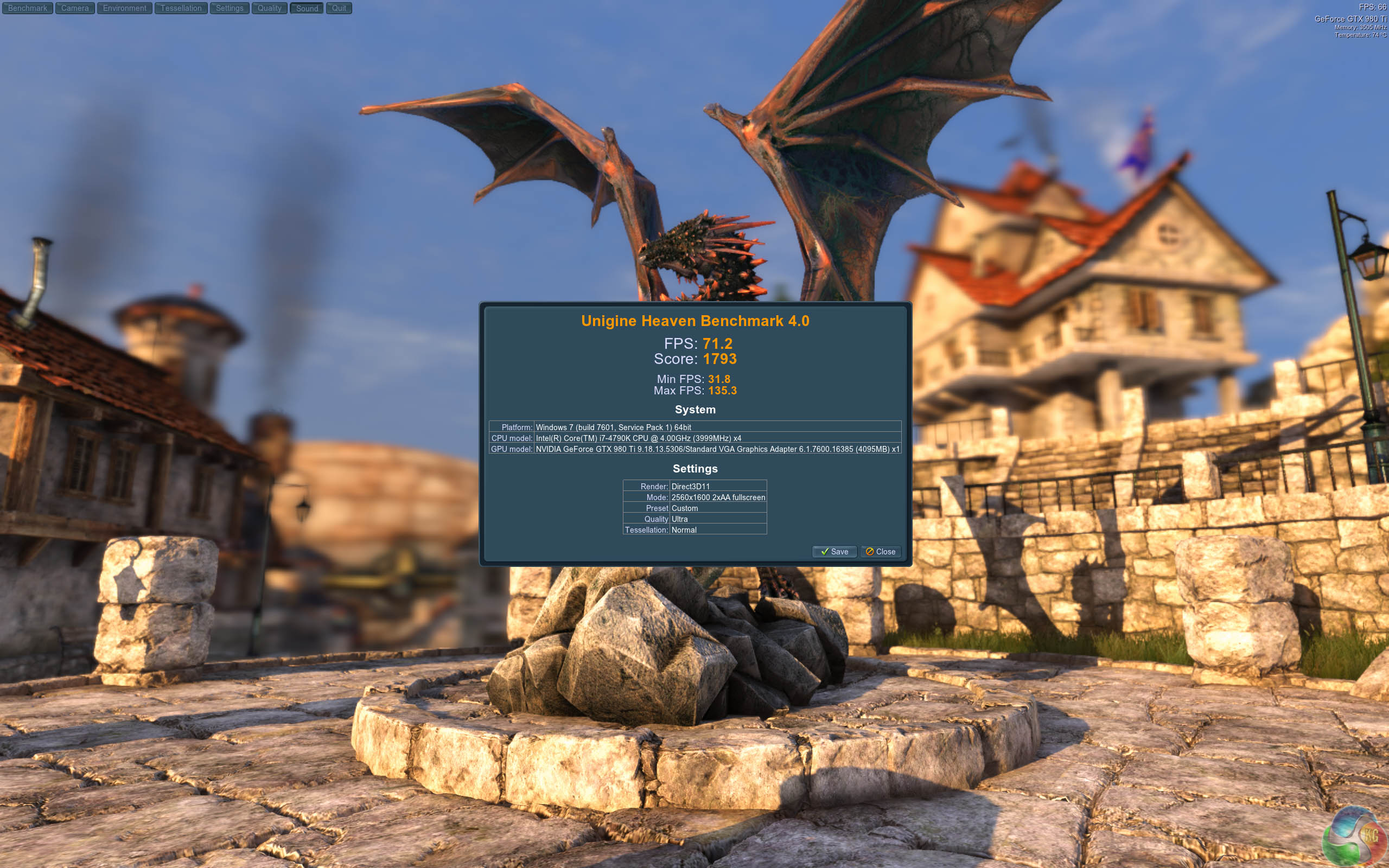Toggle the Tessellation option
This screenshot has width=1389, height=868.
[181, 8]
